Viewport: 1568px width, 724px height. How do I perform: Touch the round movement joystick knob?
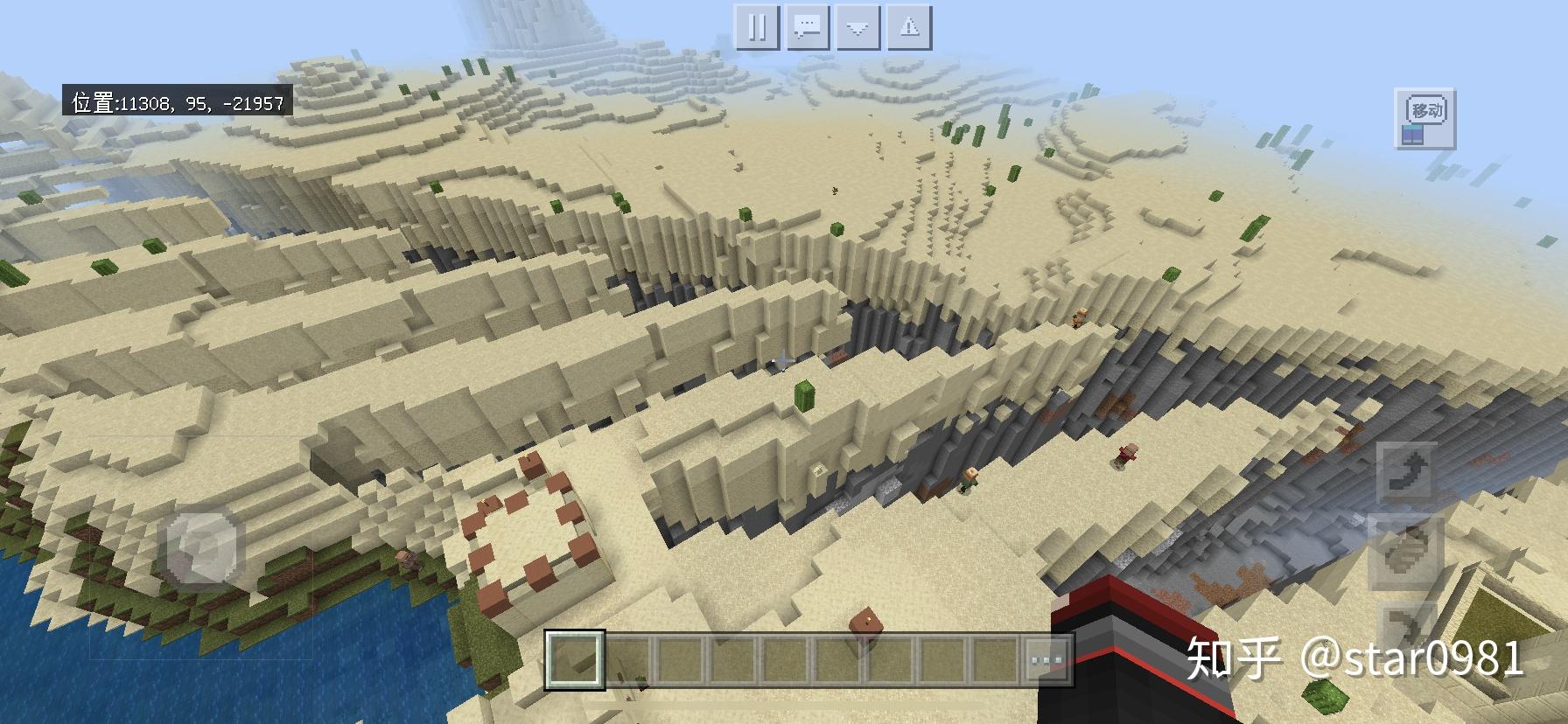click(x=203, y=548)
